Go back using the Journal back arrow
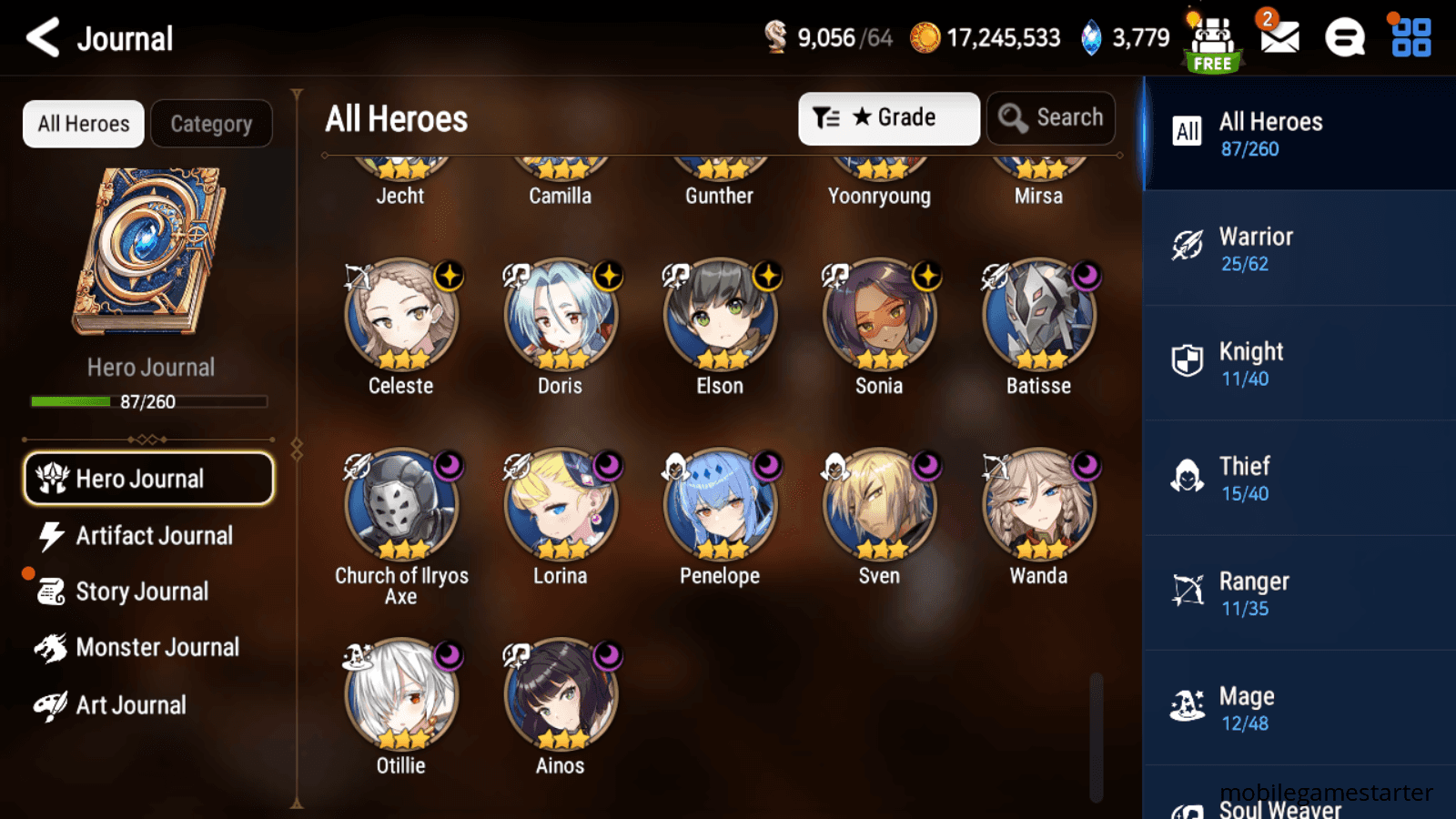1456x819 pixels. click(x=43, y=38)
